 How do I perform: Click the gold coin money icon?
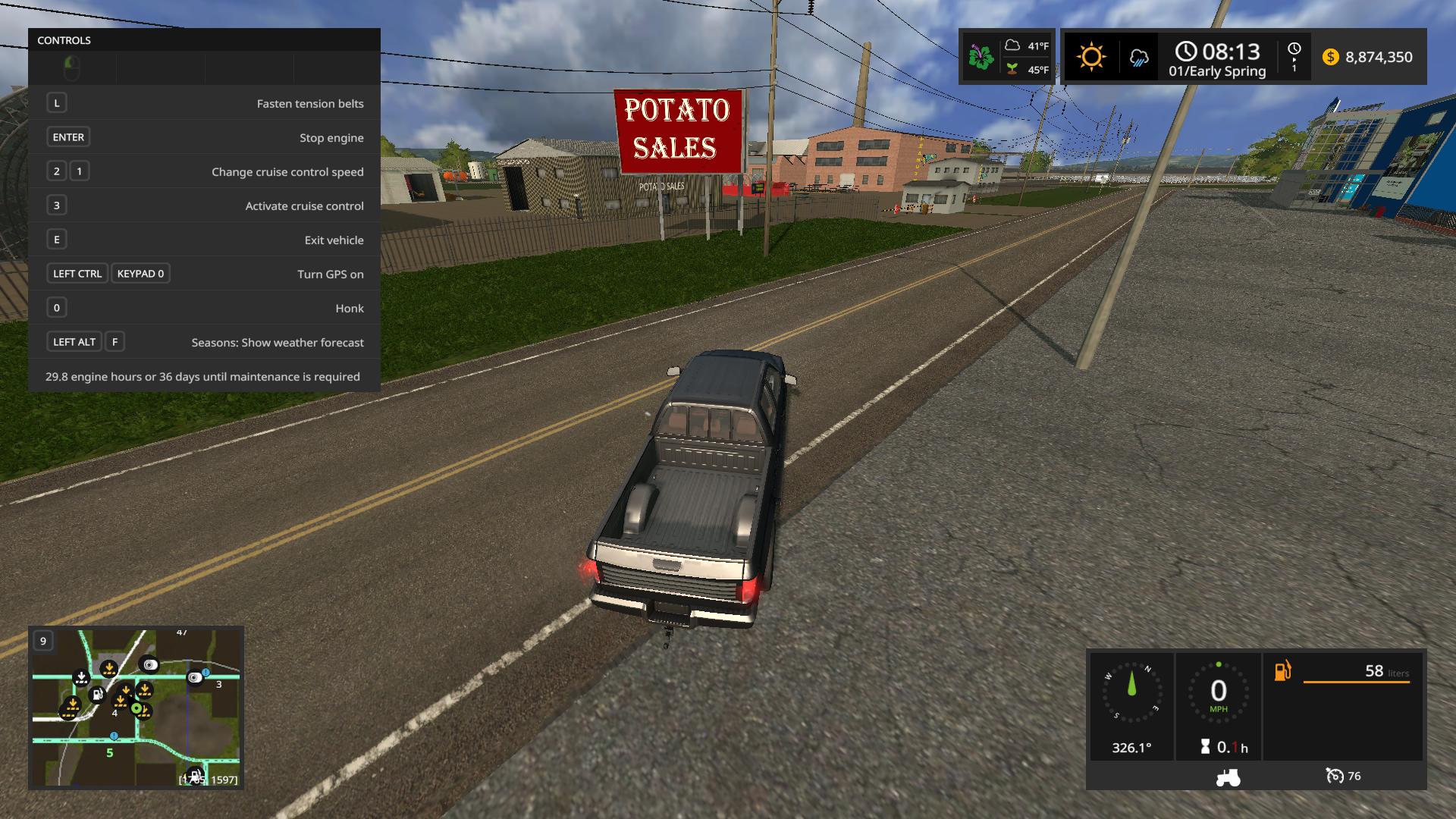point(1330,57)
